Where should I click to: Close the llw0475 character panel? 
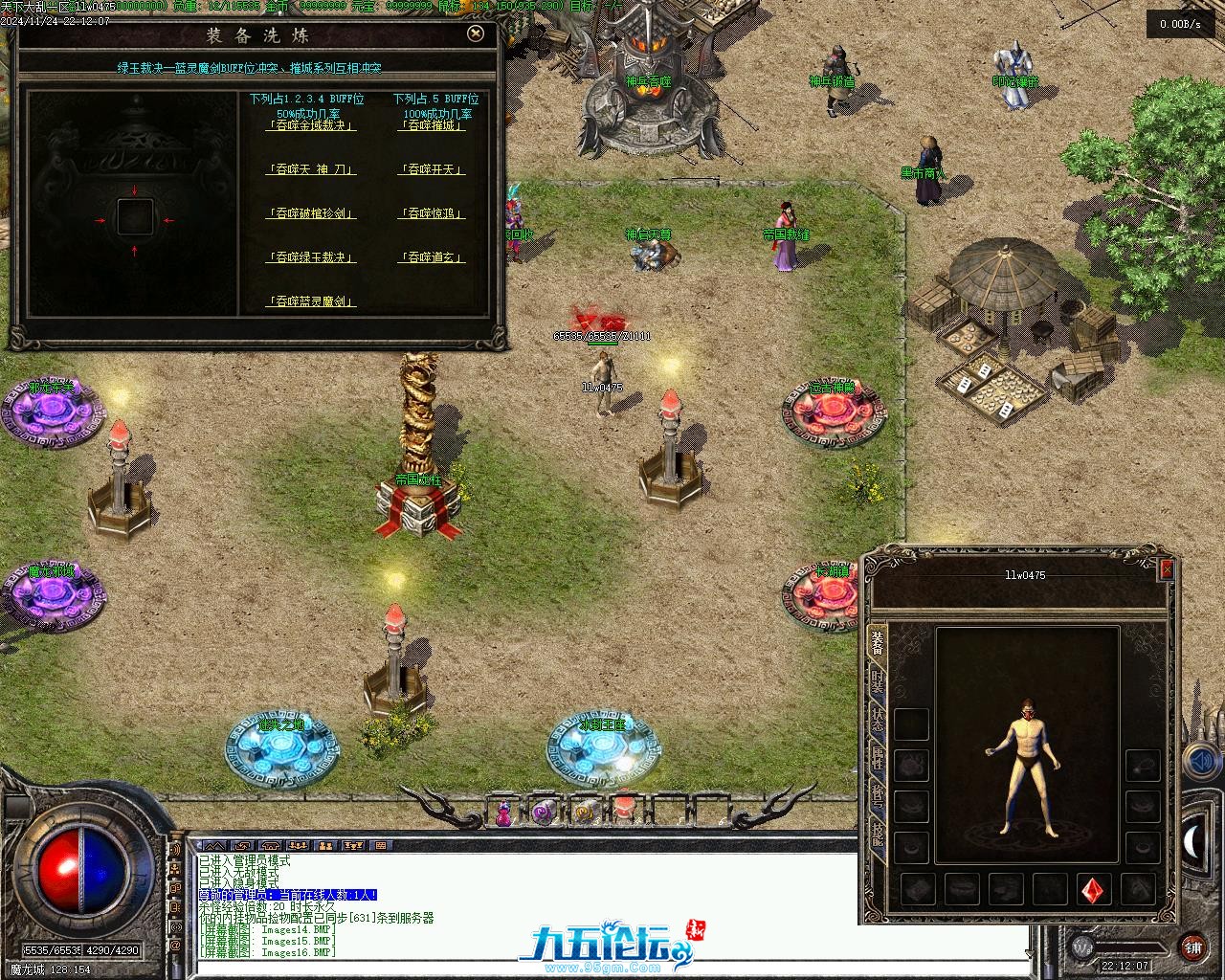1166,569
